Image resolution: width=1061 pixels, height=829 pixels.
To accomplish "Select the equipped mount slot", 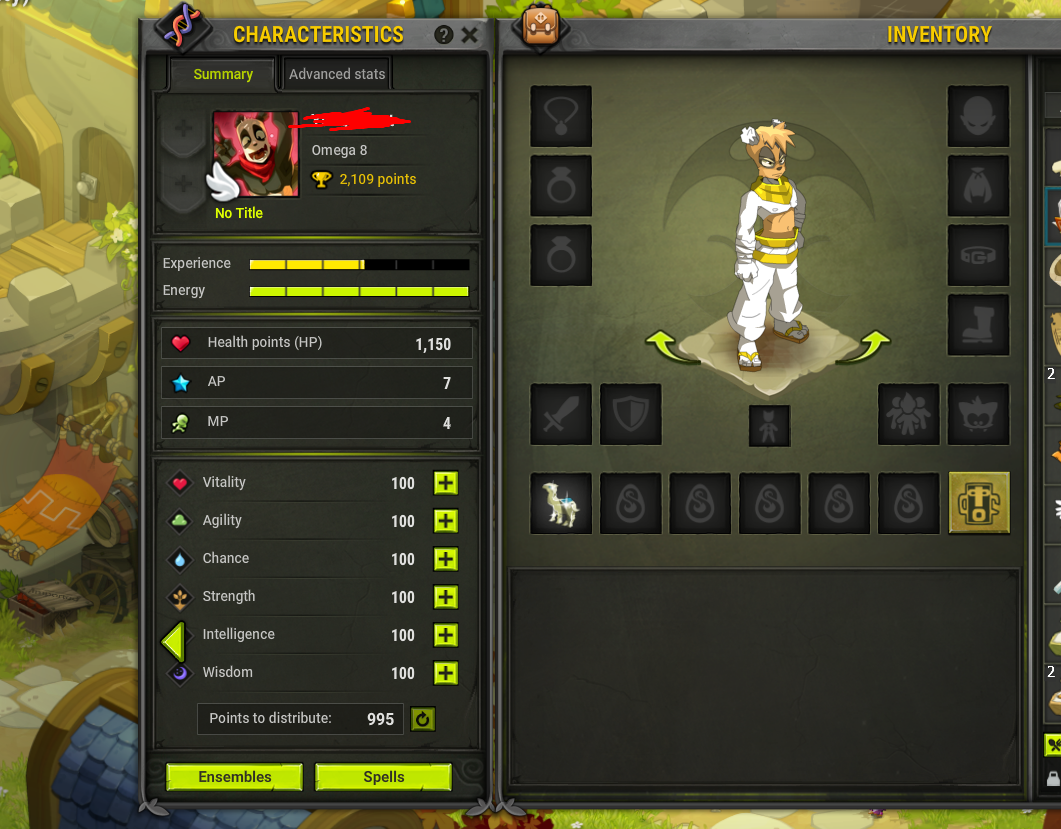I will pyautogui.click(x=560, y=502).
